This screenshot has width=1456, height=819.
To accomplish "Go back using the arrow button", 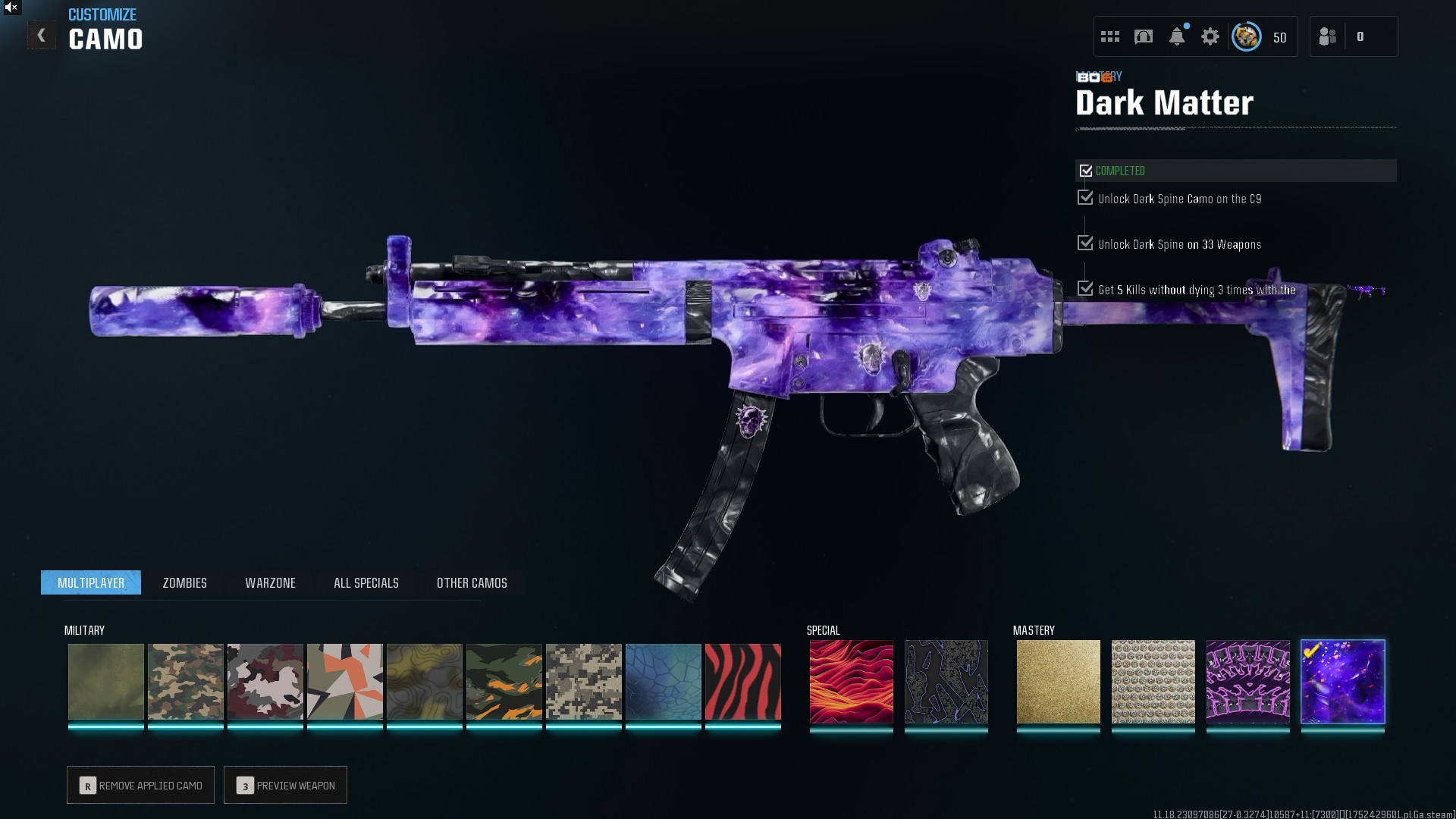I will click(42, 36).
